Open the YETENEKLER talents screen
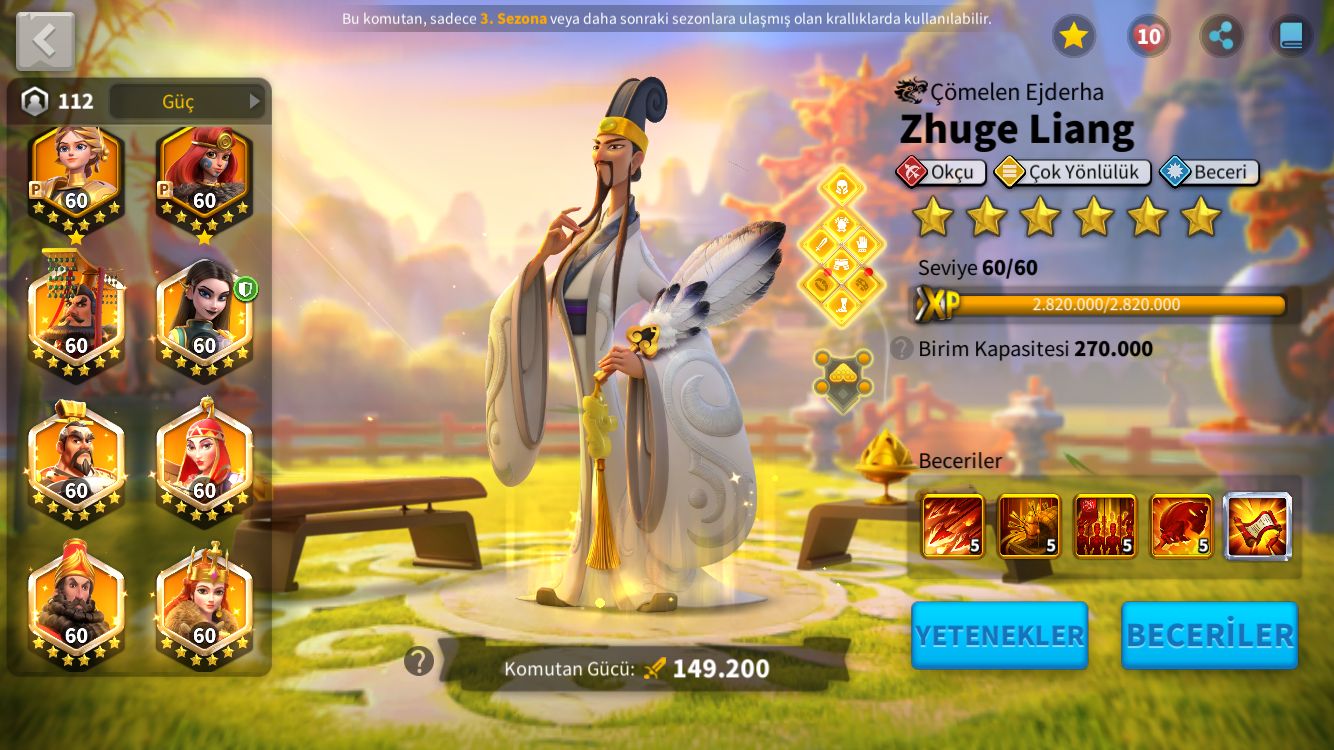This screenshot has width=1334, height=750. pyautogui.click(x=999, y=635)
